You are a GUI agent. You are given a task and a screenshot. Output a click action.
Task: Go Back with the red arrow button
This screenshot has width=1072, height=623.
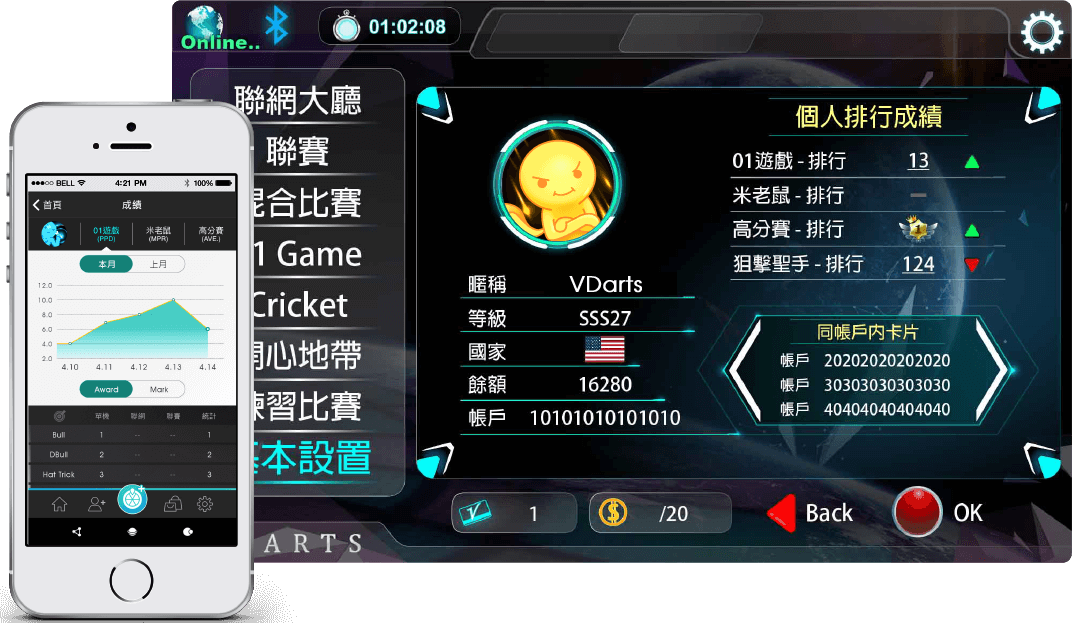(811, 513)
